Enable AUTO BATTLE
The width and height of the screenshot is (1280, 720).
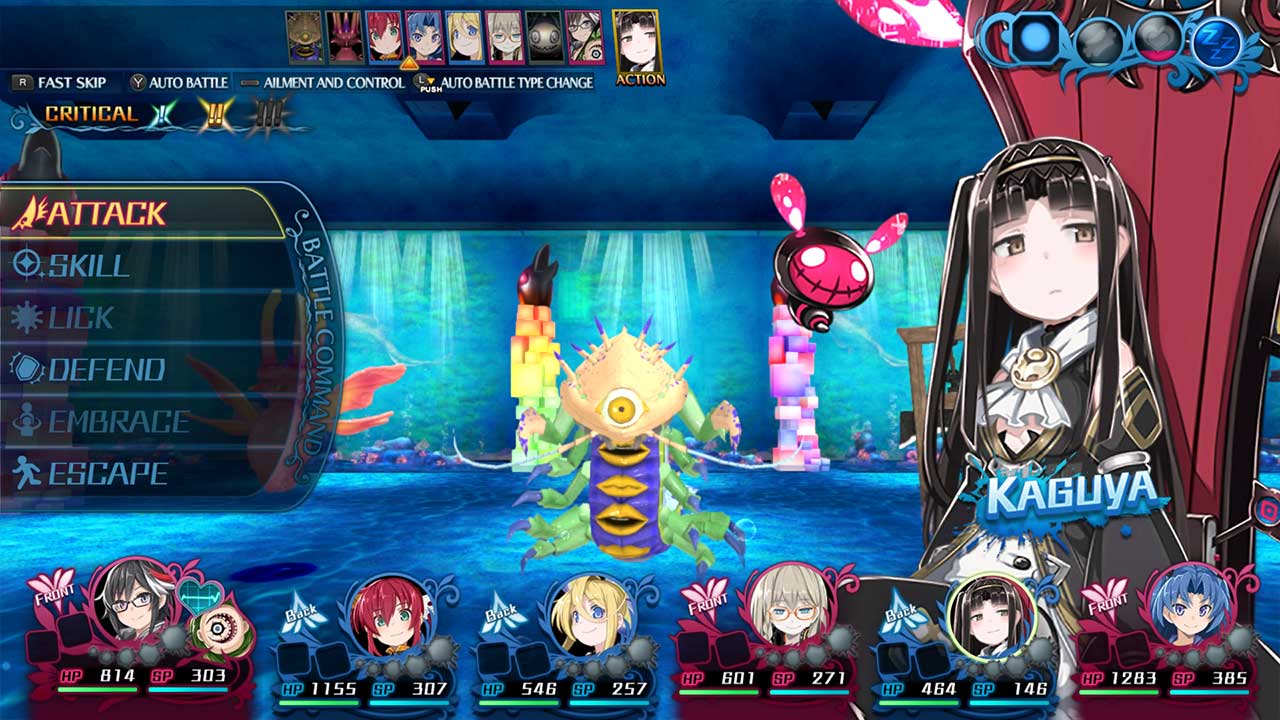coord(185,83)
